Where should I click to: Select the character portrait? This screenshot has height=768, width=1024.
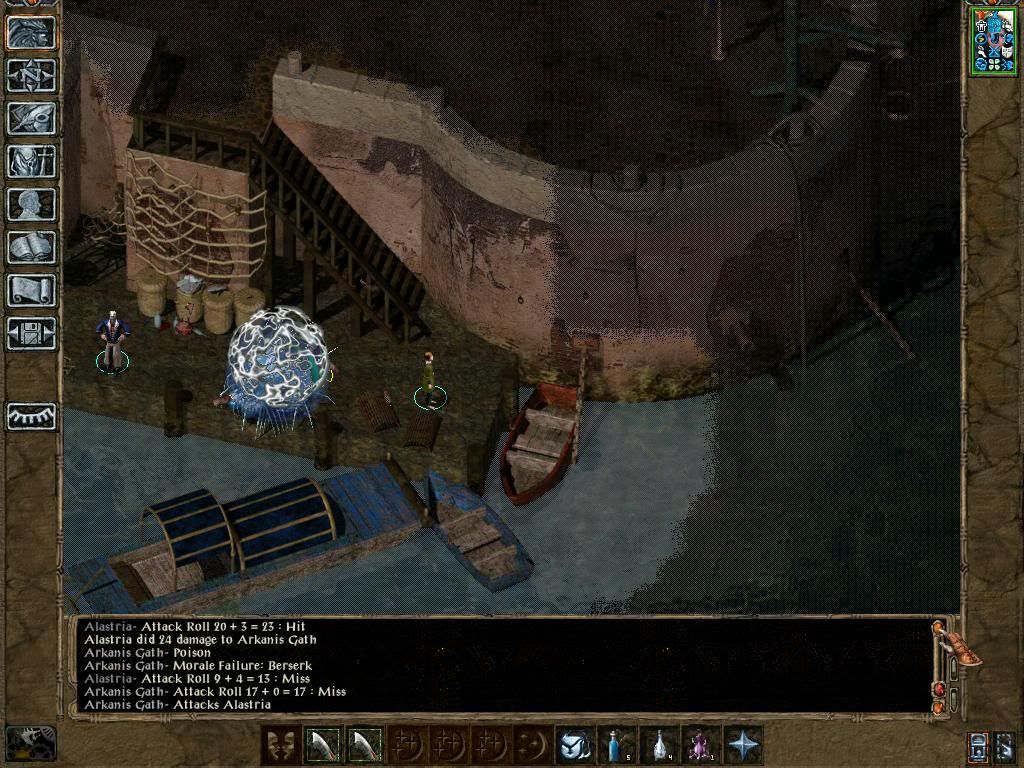pyautogui.click(x=993, y=41)
